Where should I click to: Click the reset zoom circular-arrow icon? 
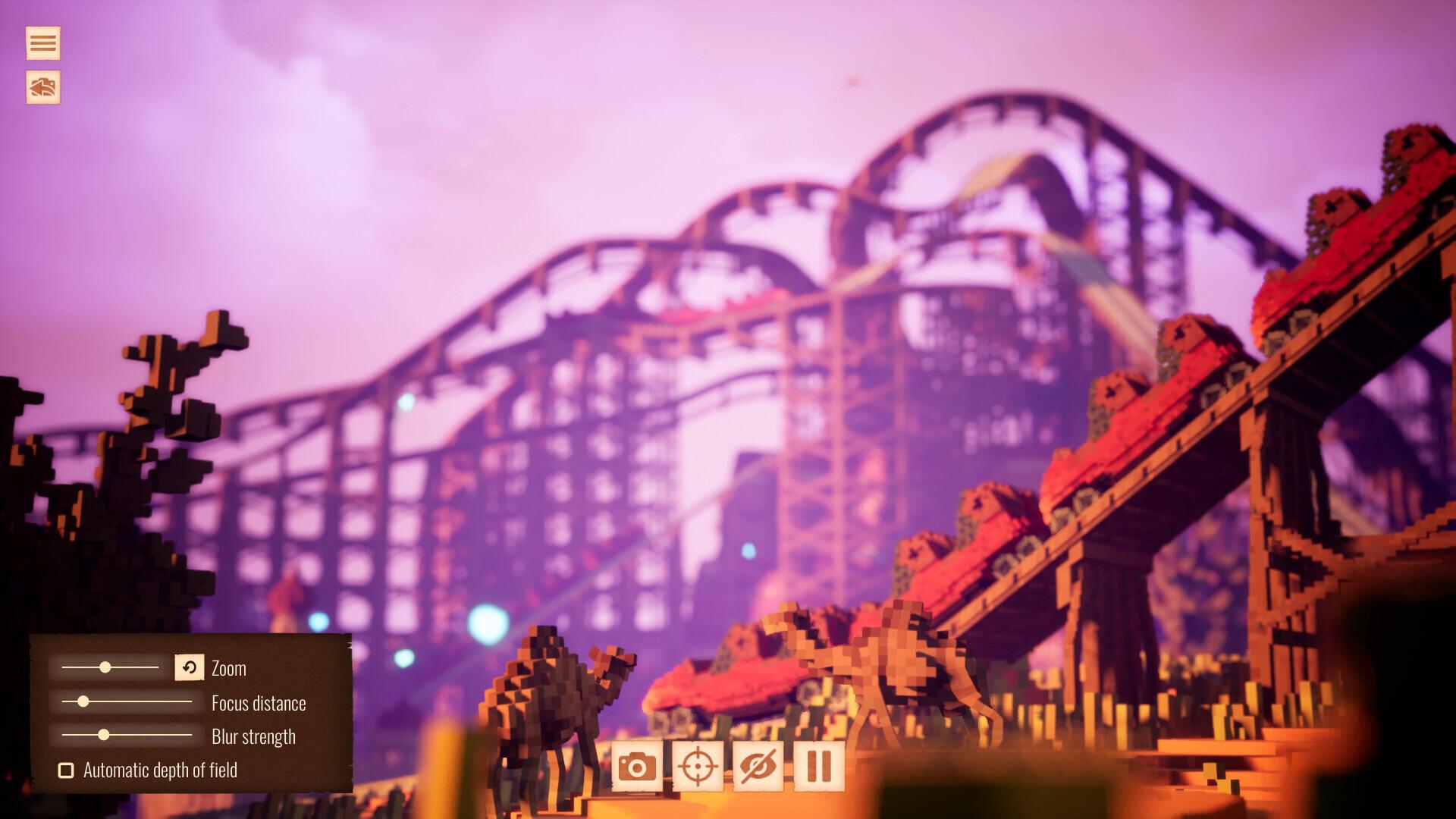tap(190, 668)
